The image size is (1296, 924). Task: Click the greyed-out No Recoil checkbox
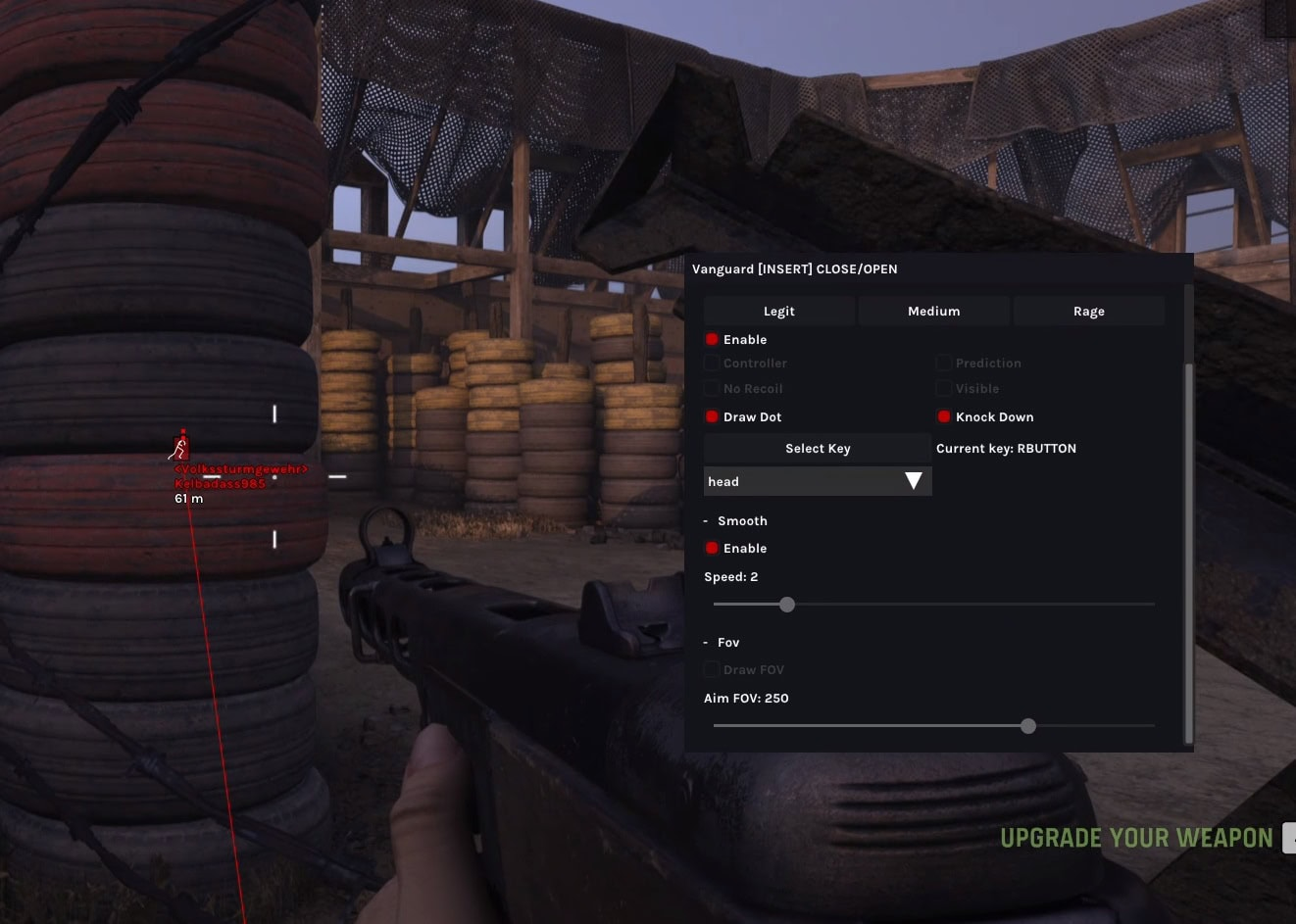(713, 388)
